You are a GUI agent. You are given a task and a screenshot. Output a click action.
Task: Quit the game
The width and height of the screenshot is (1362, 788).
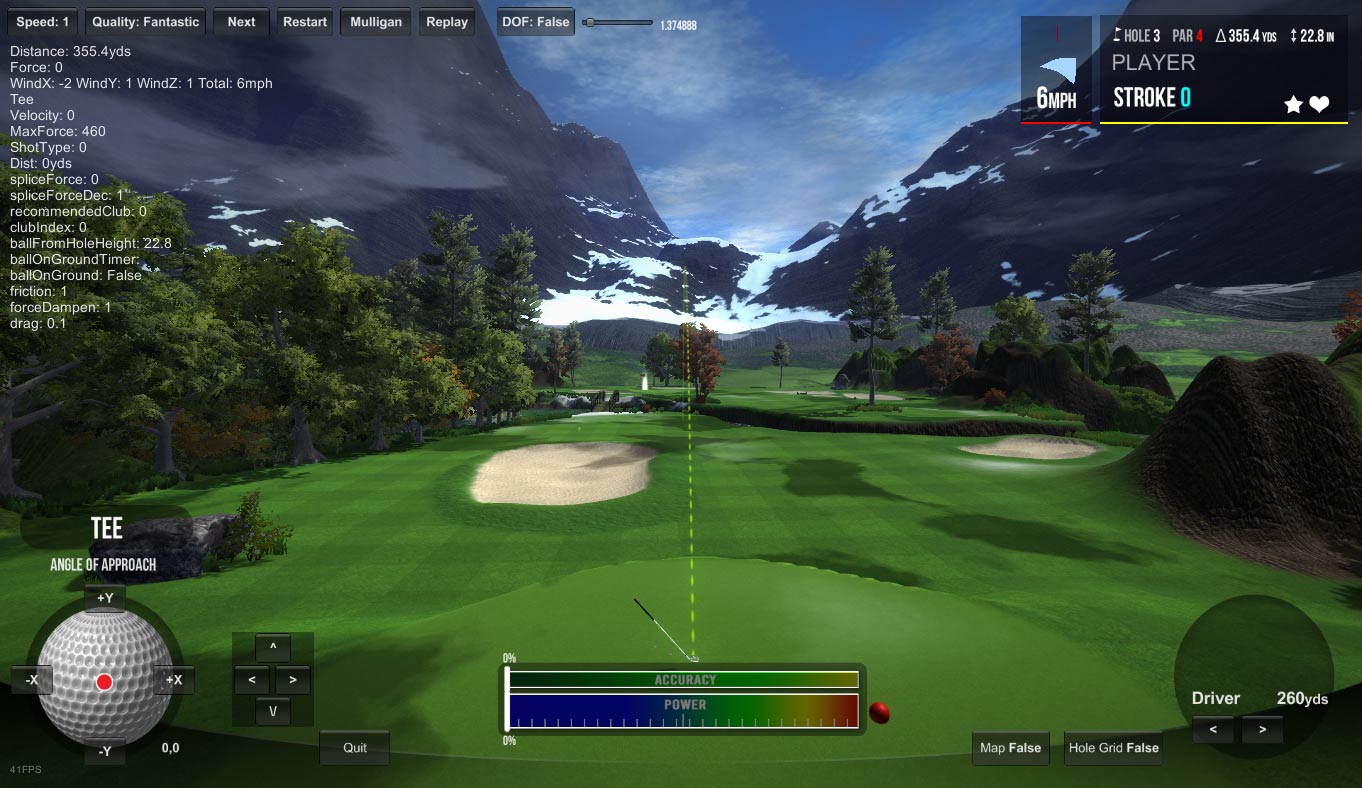[x=355, y=748]
